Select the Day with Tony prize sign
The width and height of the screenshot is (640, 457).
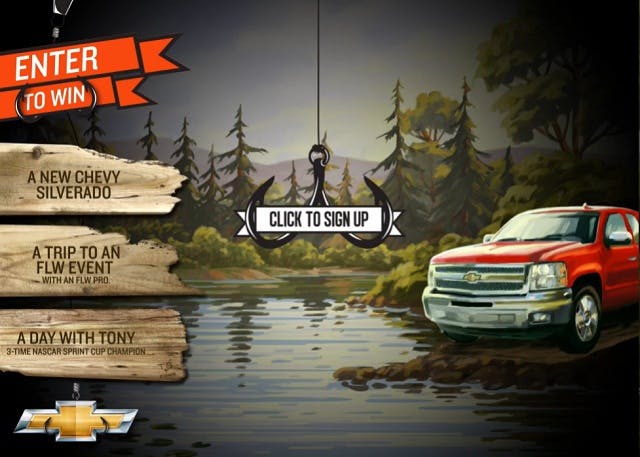click(90, 343)
